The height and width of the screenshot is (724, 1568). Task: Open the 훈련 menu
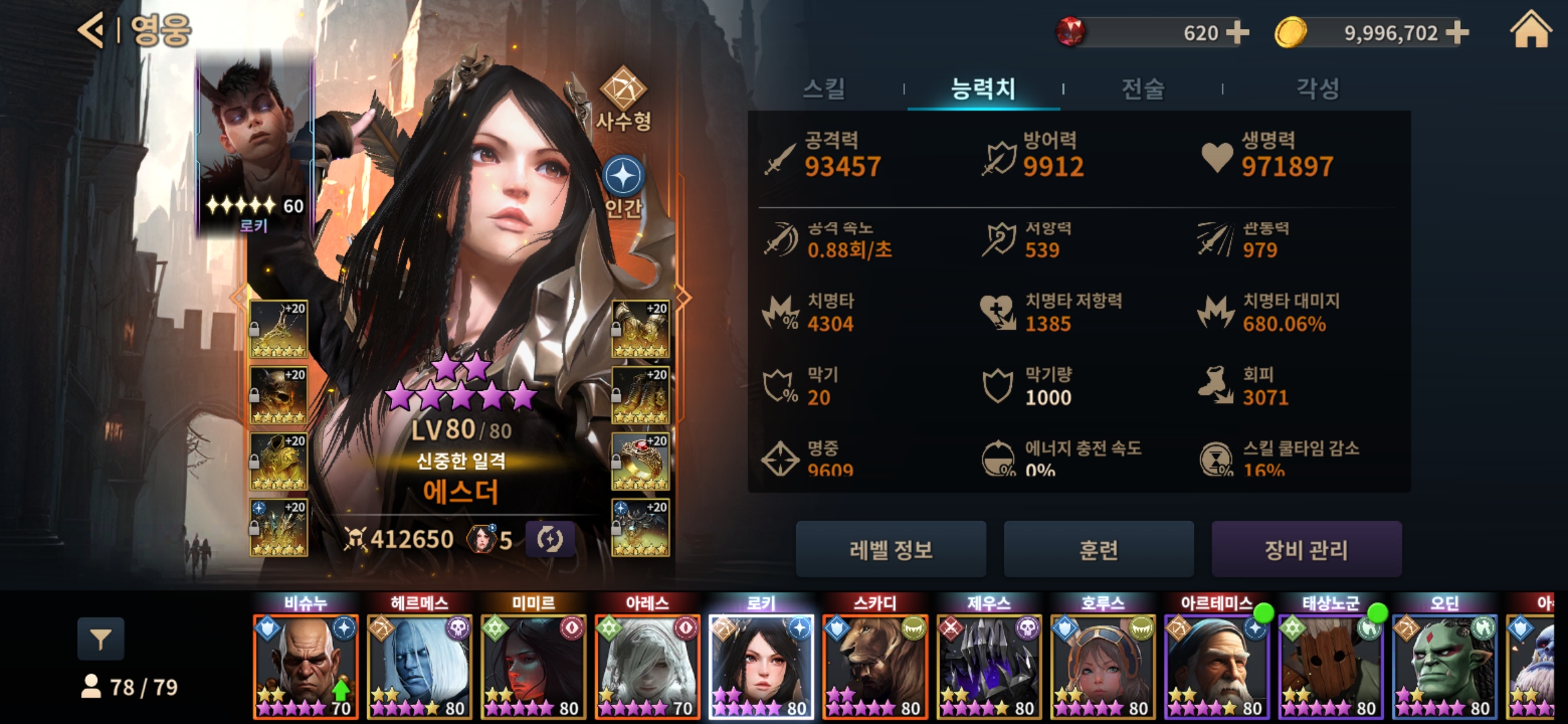[x=1098, y=550]
